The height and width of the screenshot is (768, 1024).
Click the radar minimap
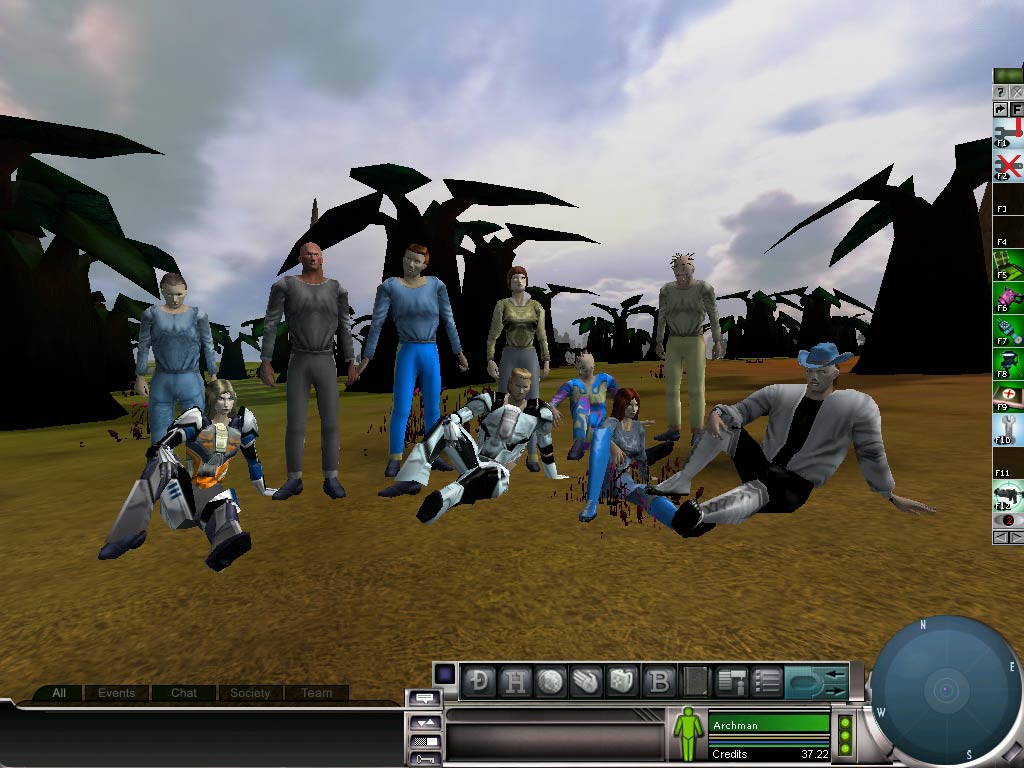click(944, 692)
